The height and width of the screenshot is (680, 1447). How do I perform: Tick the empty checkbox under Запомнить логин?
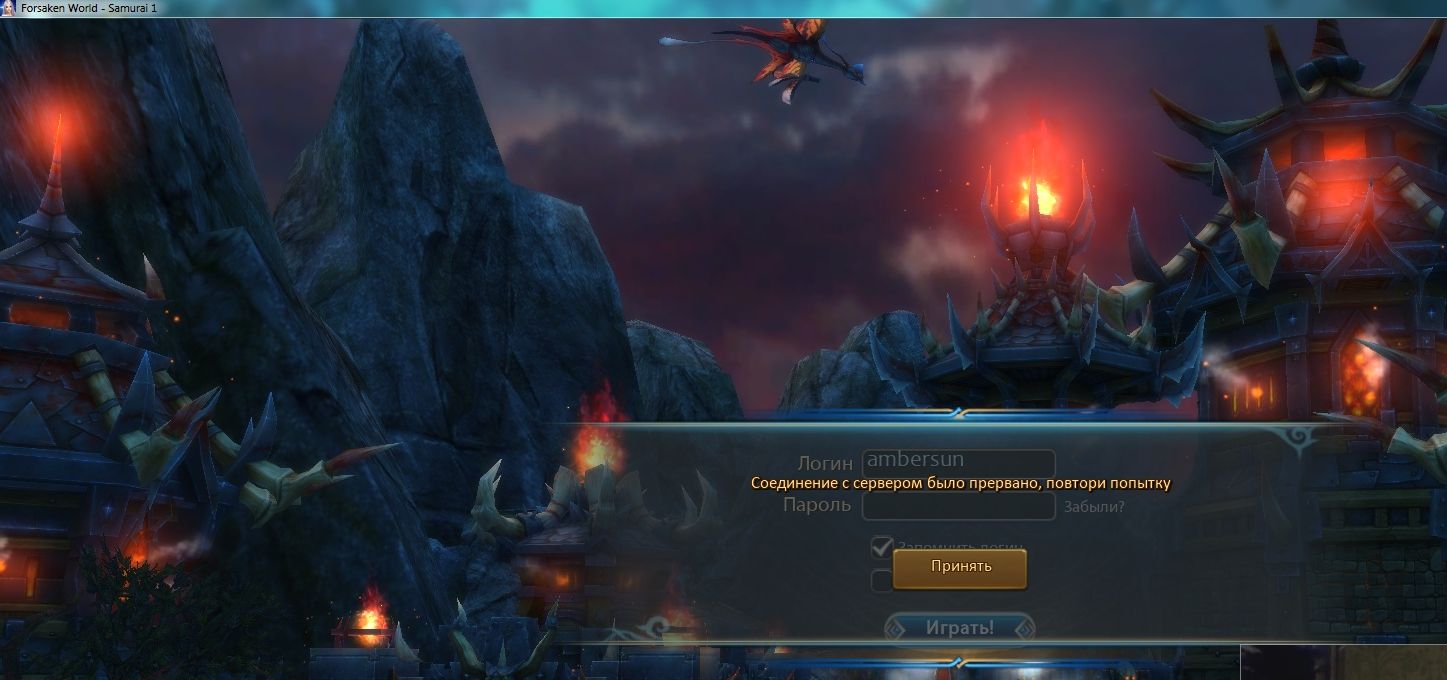click(x=881, y=581)
